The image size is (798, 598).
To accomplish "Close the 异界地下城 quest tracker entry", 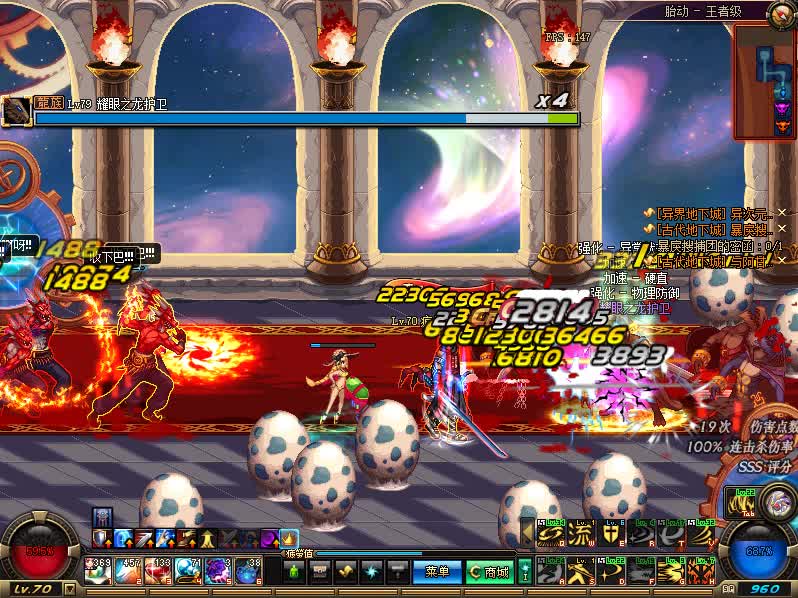I will click(782, 212).
